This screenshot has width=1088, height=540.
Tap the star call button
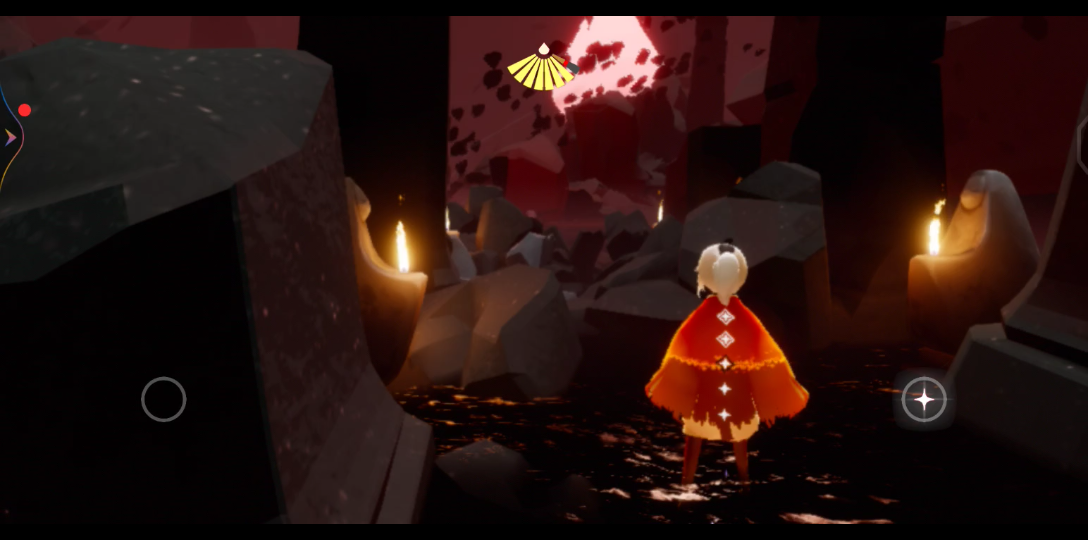[x=924, y=399]
